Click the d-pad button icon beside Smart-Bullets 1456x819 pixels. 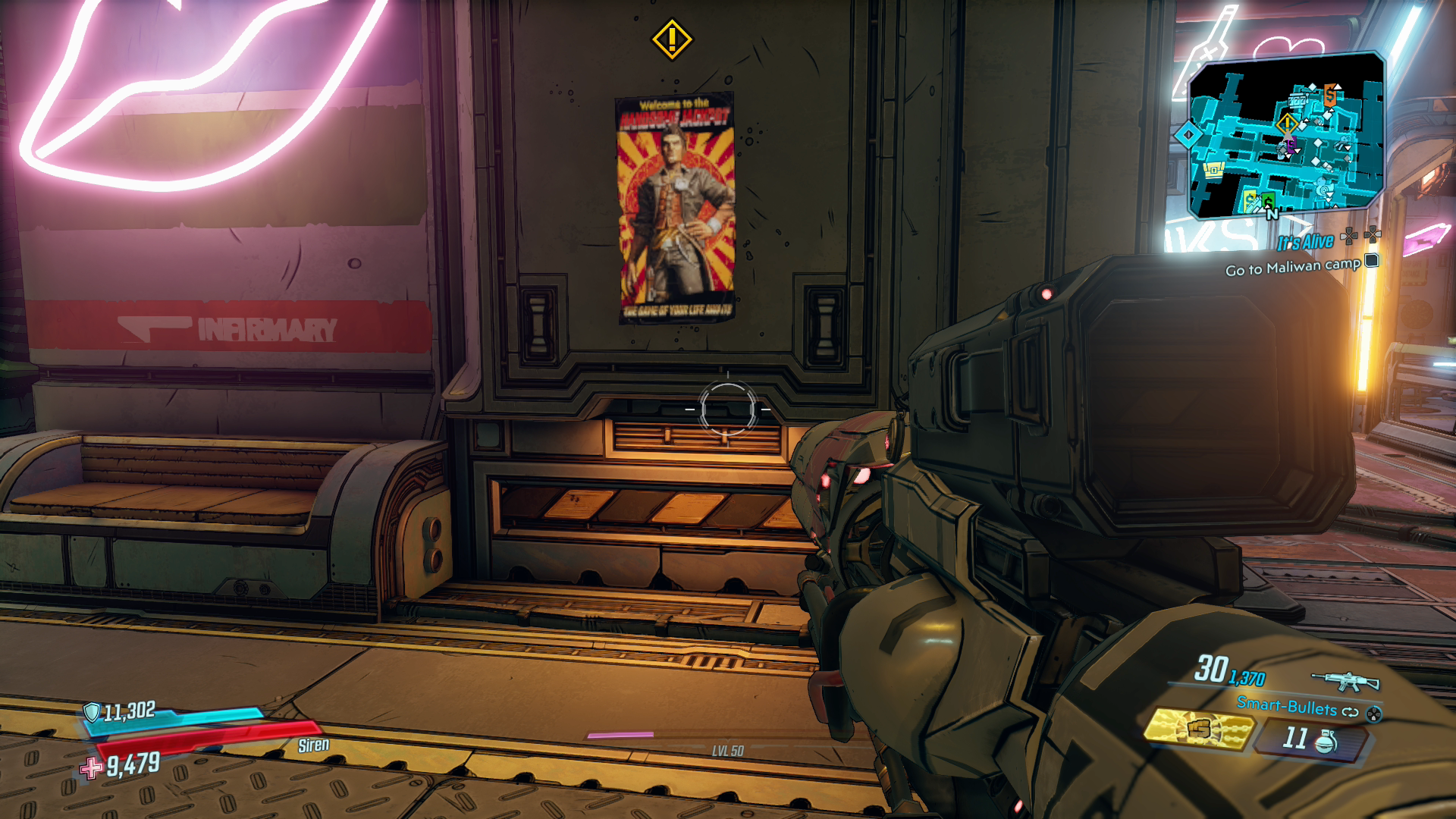click(1374, 716)
